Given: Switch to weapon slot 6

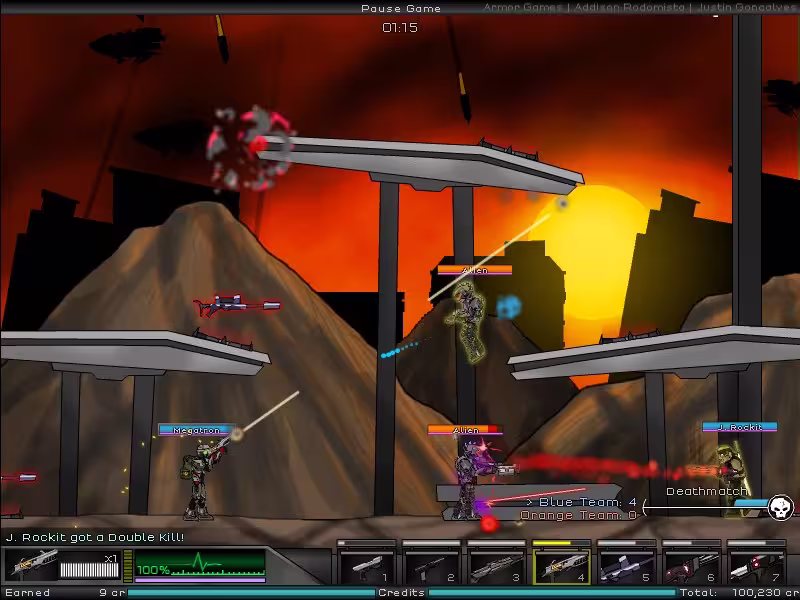Looking at the screenshot, I should pos(691,566).
